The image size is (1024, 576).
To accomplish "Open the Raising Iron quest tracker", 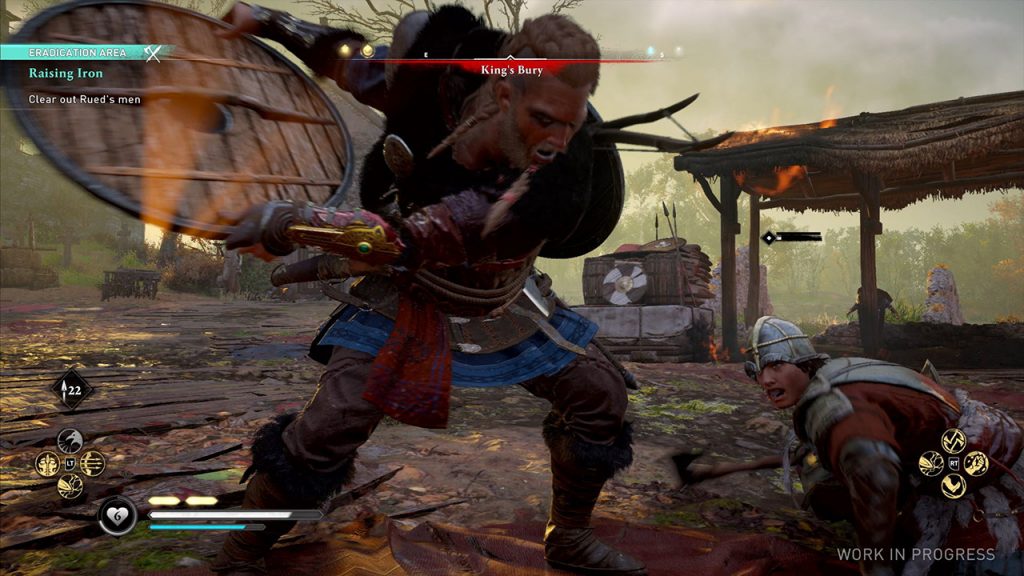I will [66, 73].
